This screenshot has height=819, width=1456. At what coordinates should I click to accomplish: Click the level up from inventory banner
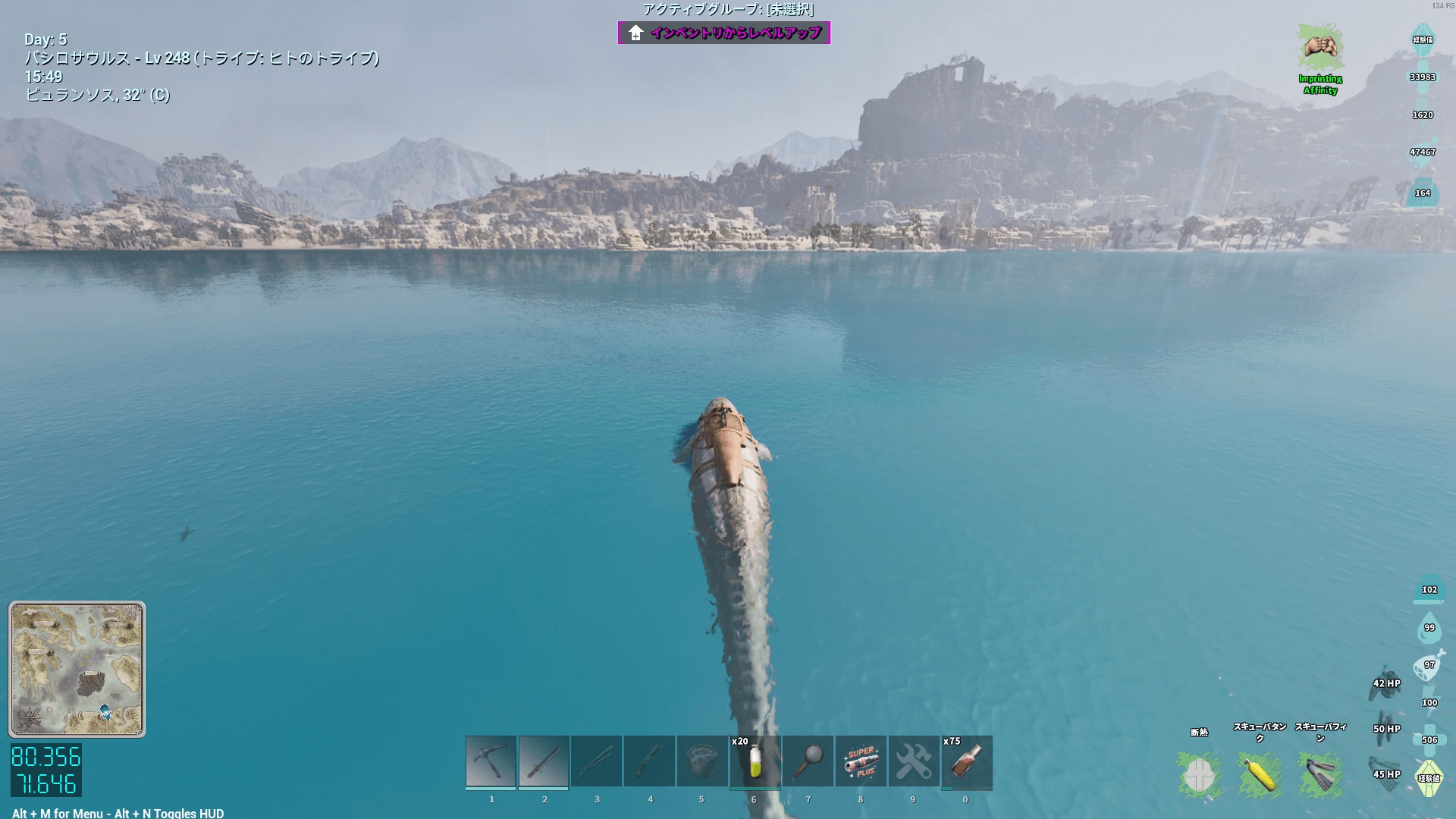(x=724, y=33)
